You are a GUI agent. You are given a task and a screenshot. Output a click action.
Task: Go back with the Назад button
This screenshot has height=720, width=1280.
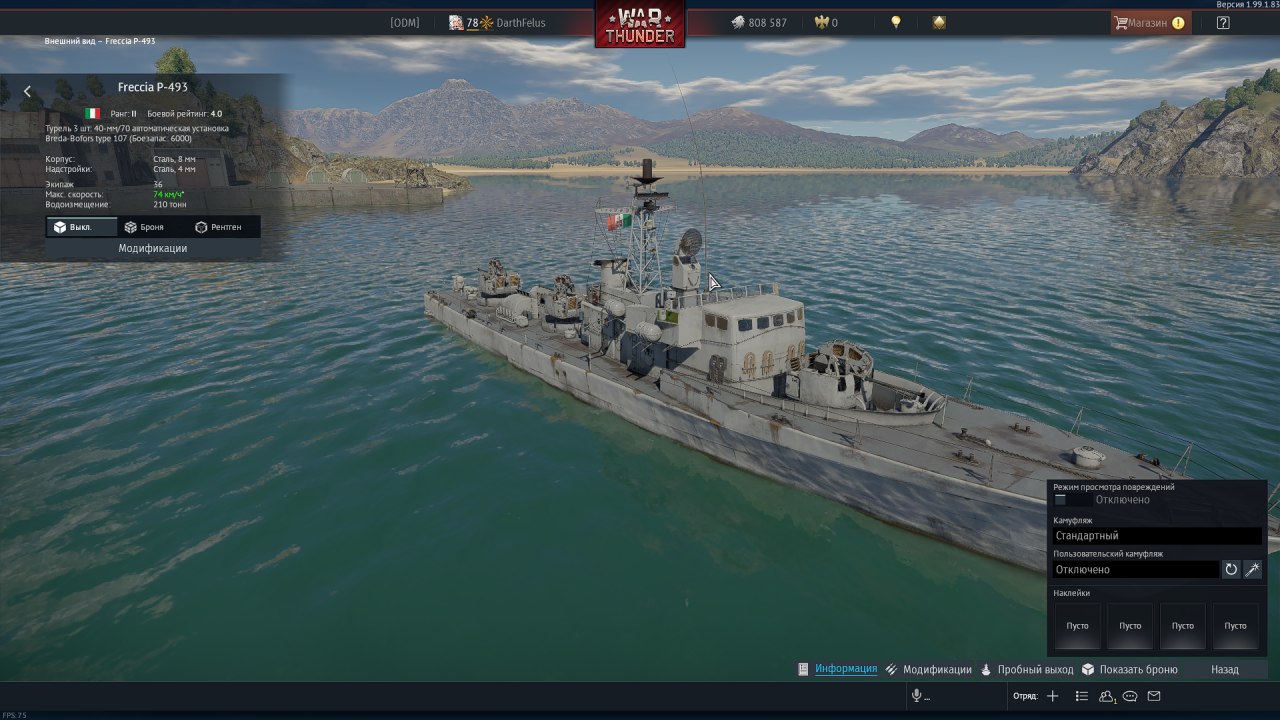1224,669
